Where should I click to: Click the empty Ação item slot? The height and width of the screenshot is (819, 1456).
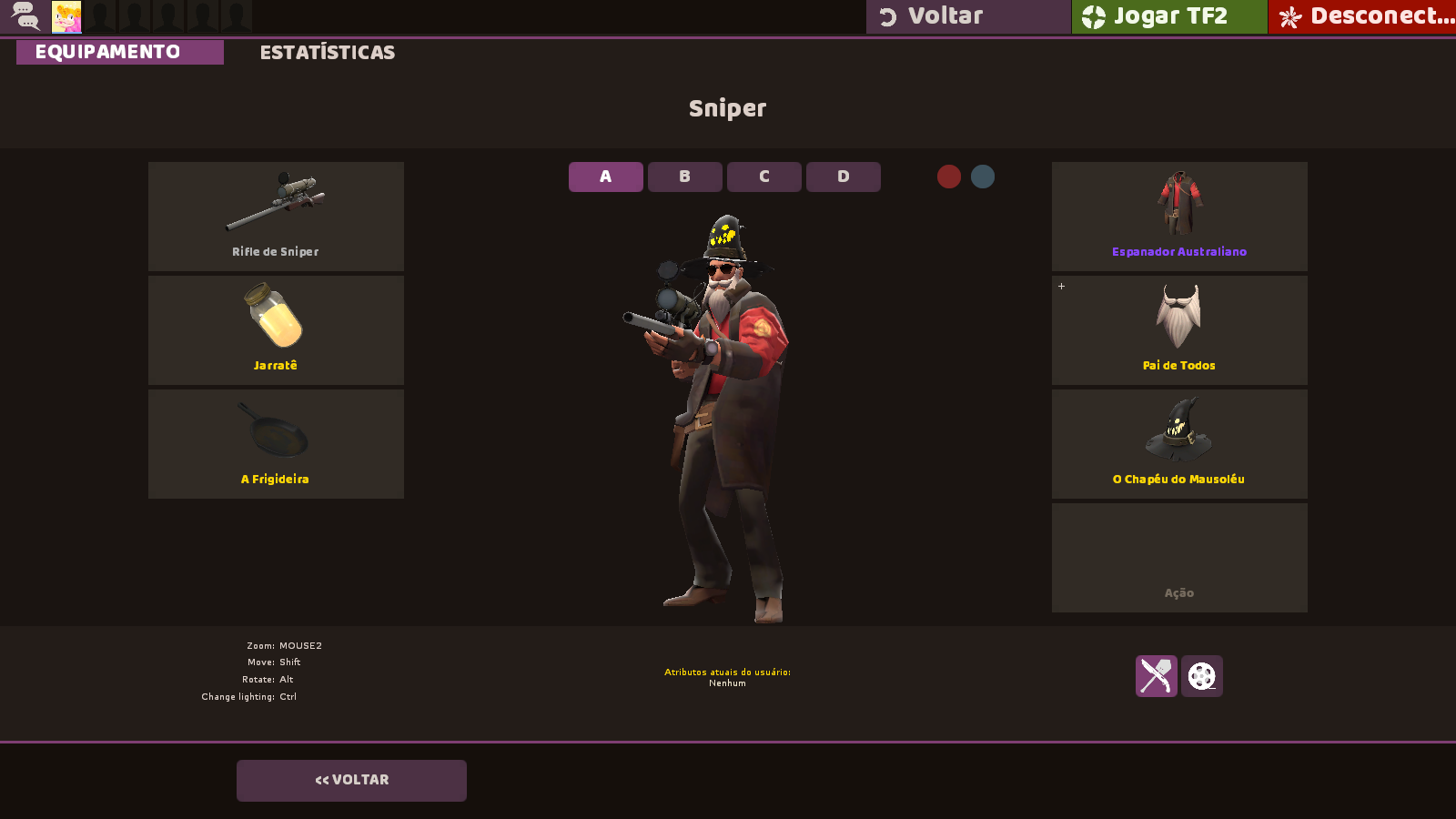(x=1178, y=557)
